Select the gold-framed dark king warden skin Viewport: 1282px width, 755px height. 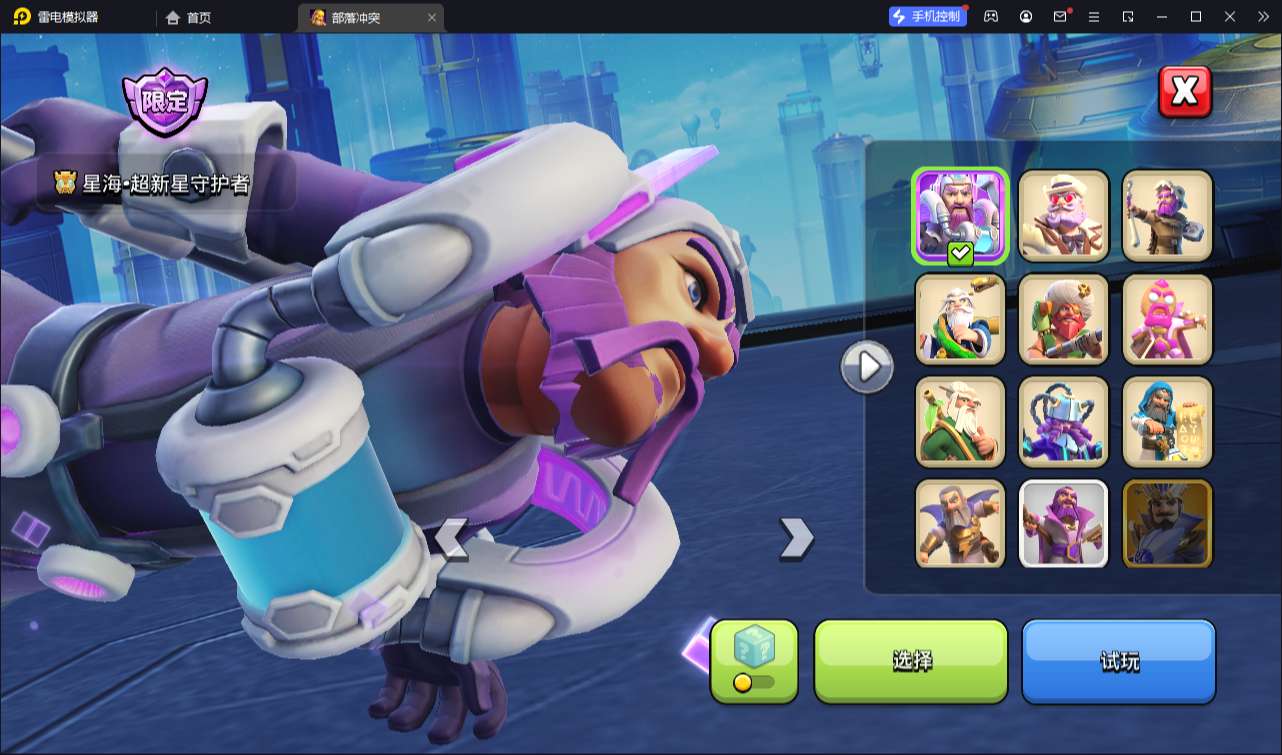[x=1167, y=524]
